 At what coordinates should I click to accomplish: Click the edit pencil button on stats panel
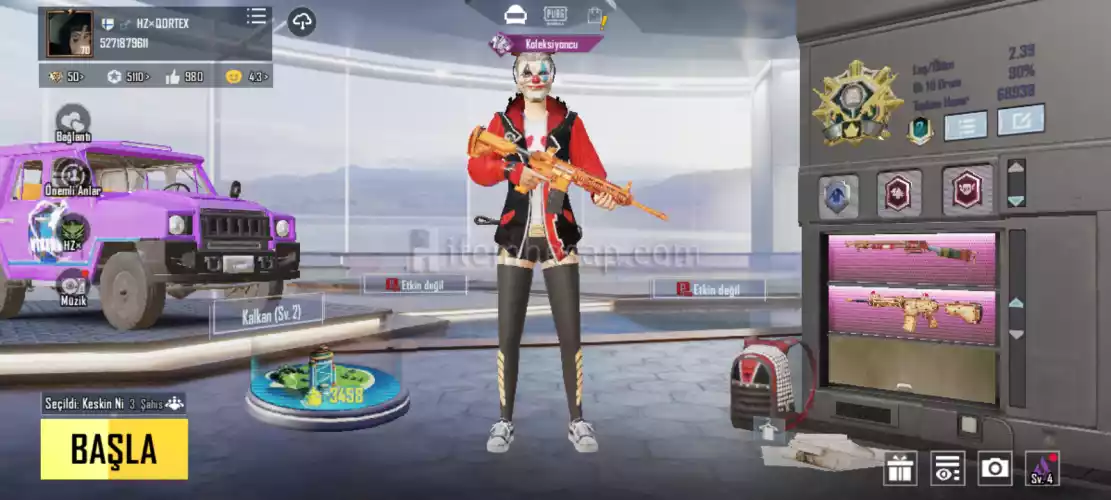[x=1021, y=120]
